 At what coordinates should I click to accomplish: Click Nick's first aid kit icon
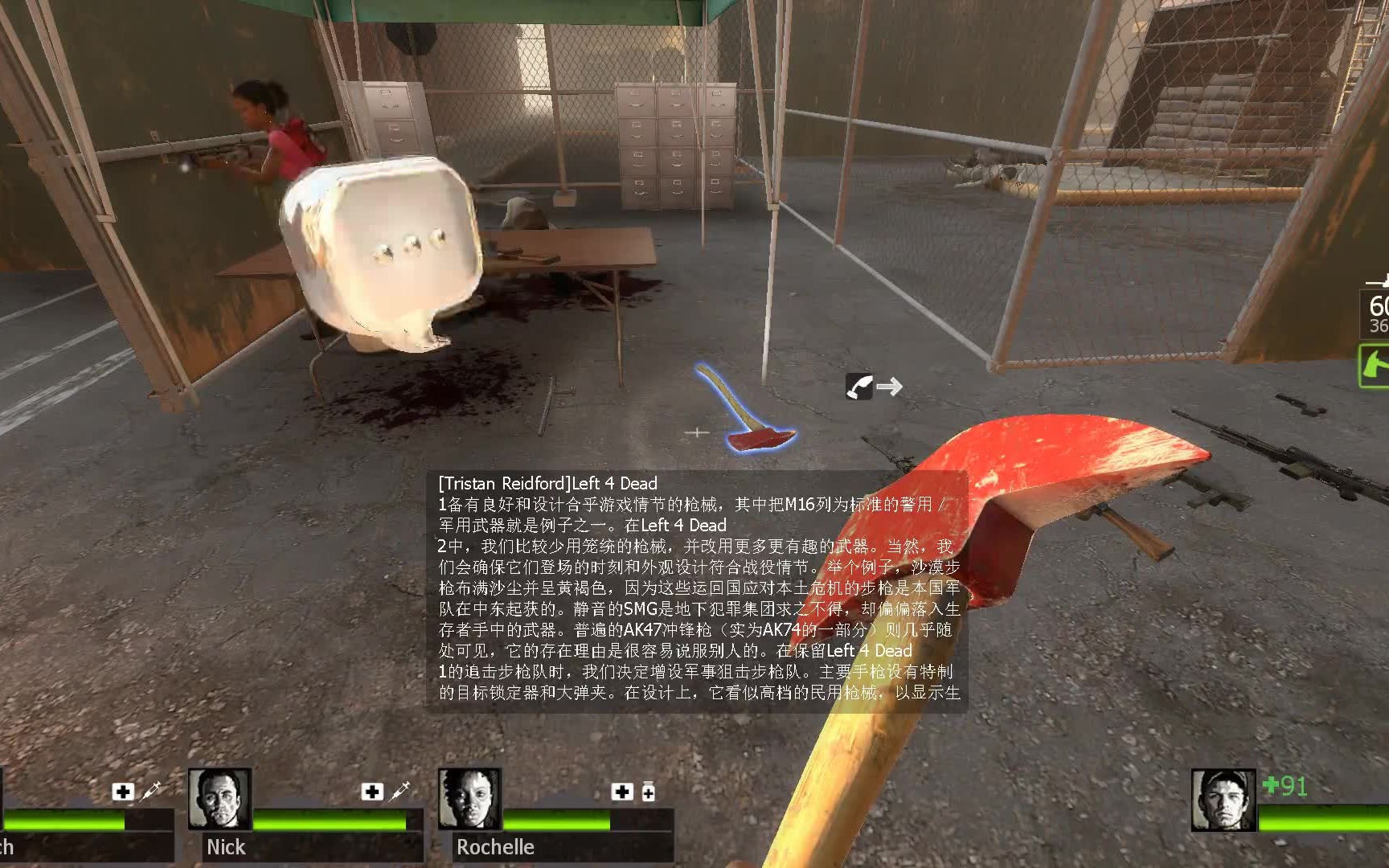(x=372, y=792)
